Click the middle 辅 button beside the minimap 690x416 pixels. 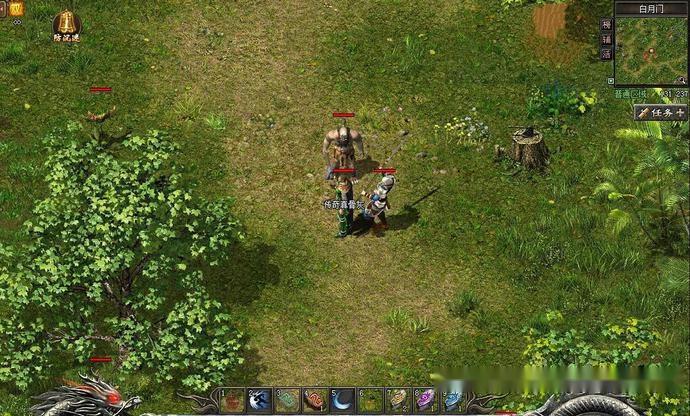606,40
